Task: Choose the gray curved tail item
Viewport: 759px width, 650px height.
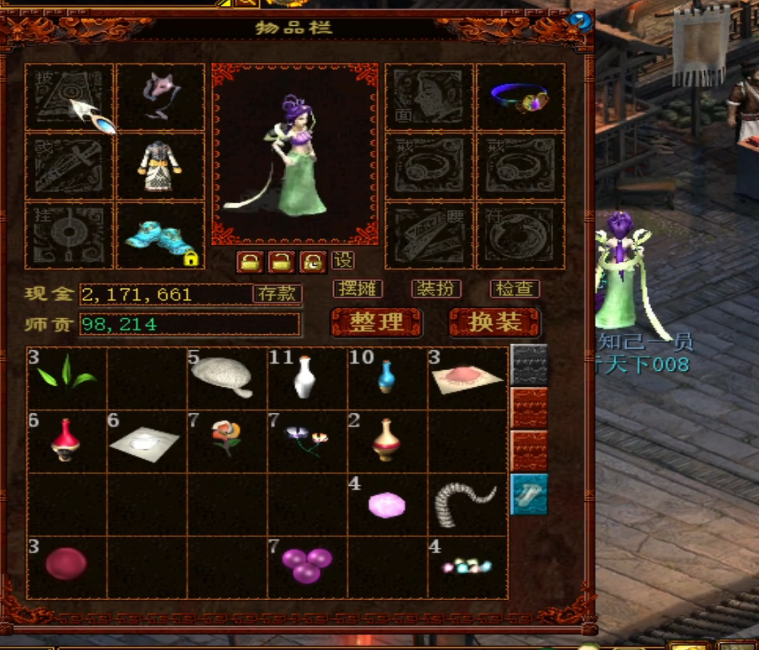Action: point(466,504)
